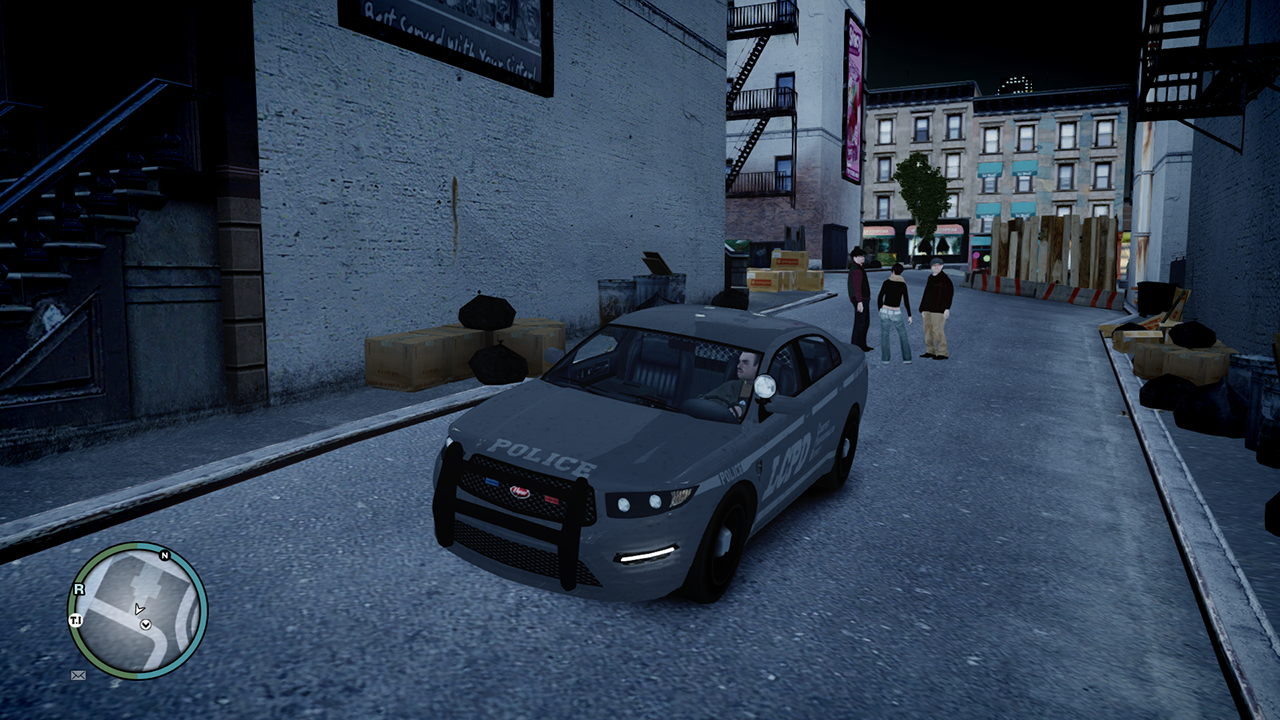
Task: Click the circular minimap radar
Action: click(x=137, y=609)
